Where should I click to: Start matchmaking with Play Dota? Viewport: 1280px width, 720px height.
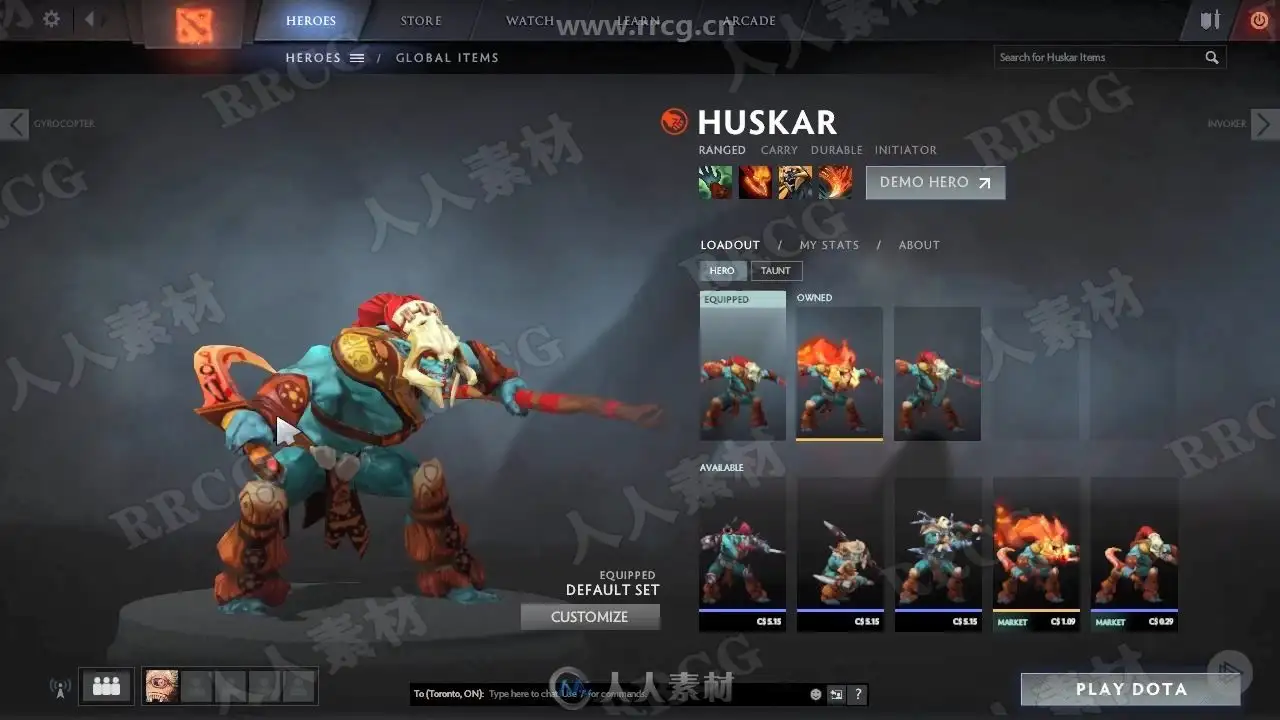click(x=1131, y=689)
